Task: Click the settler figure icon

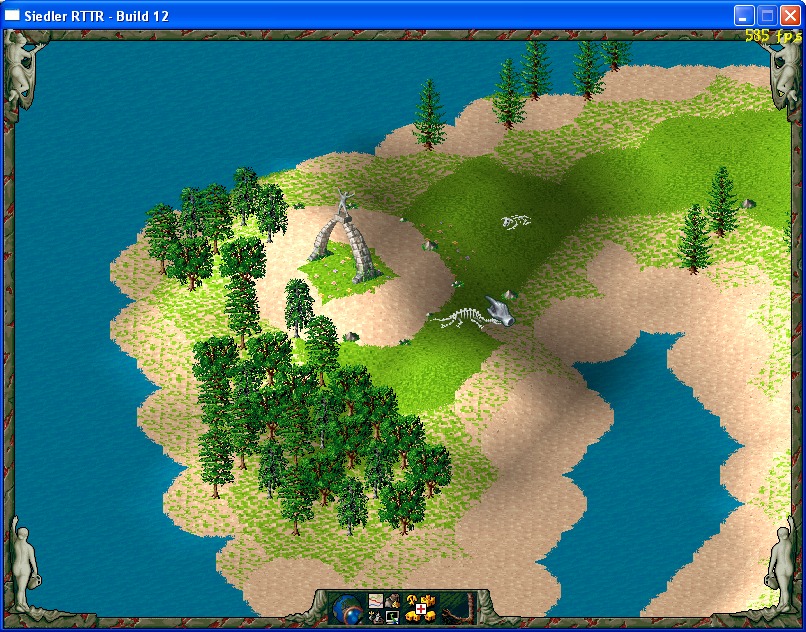Action: click(x=392, y=601)
